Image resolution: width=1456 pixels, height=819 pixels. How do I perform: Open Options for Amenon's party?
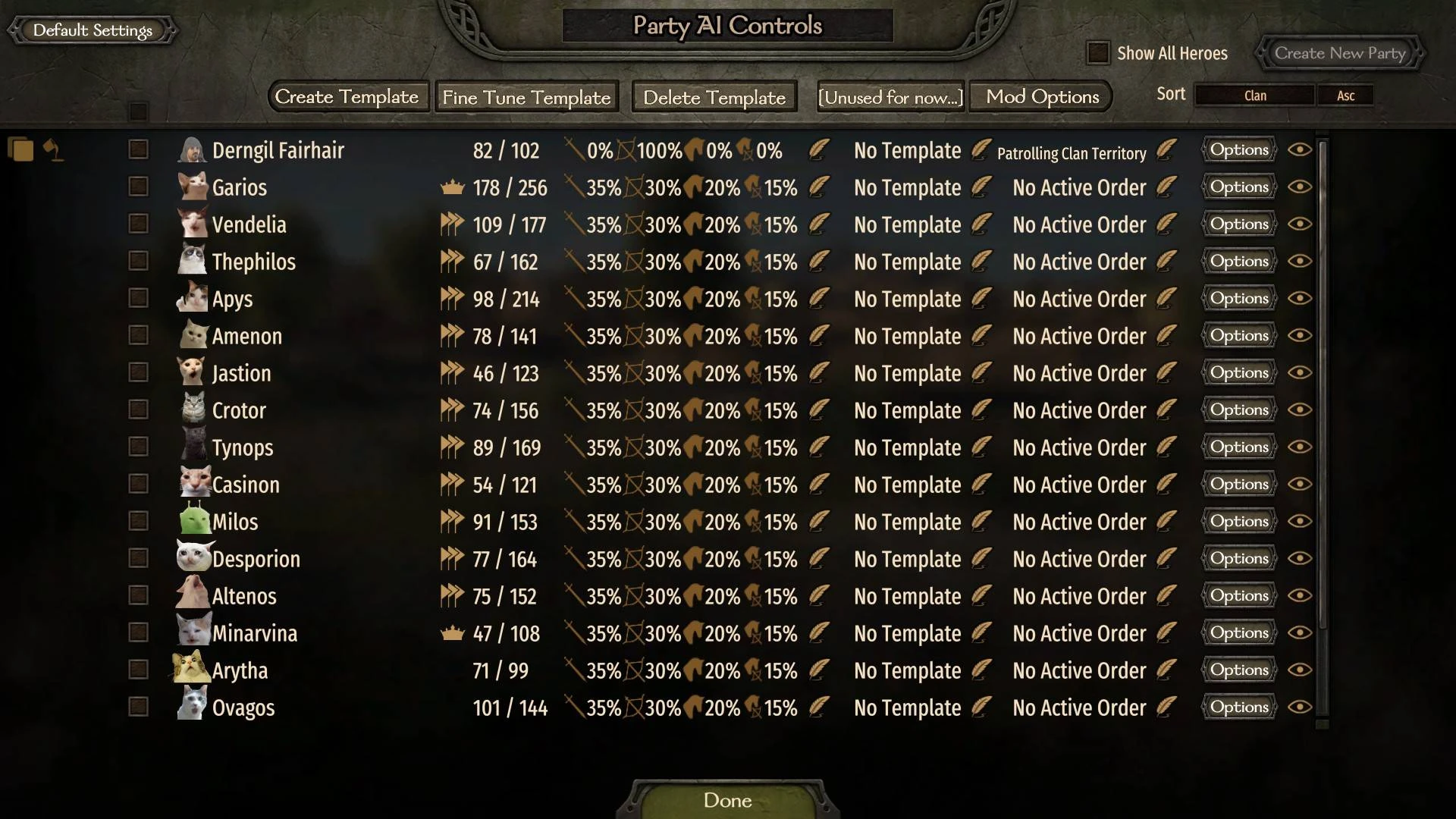click(1238, 335)
